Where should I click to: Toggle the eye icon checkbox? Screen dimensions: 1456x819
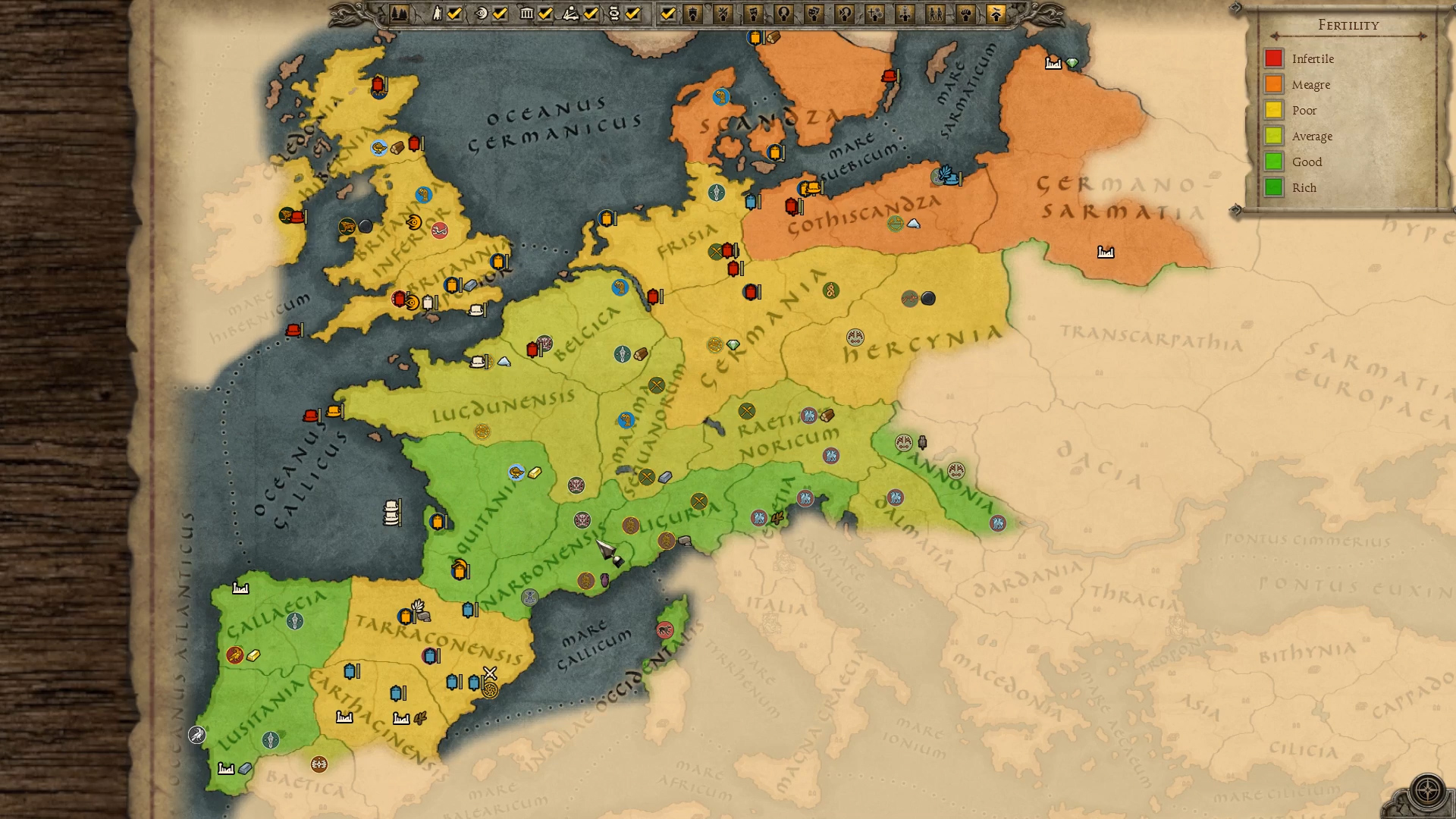[x=500, y=14]
